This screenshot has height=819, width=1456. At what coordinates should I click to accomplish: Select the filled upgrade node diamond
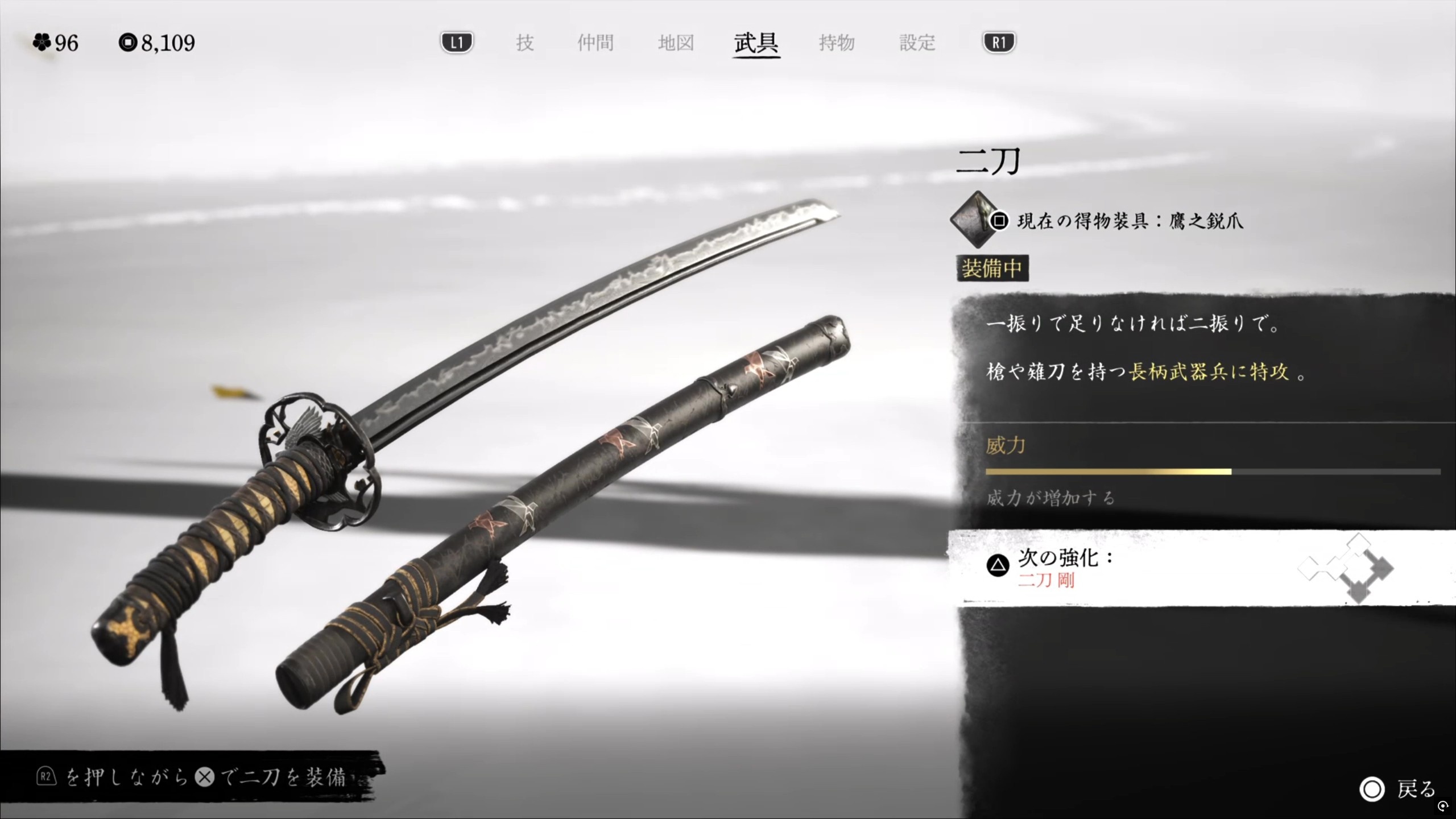point(1381,569)
